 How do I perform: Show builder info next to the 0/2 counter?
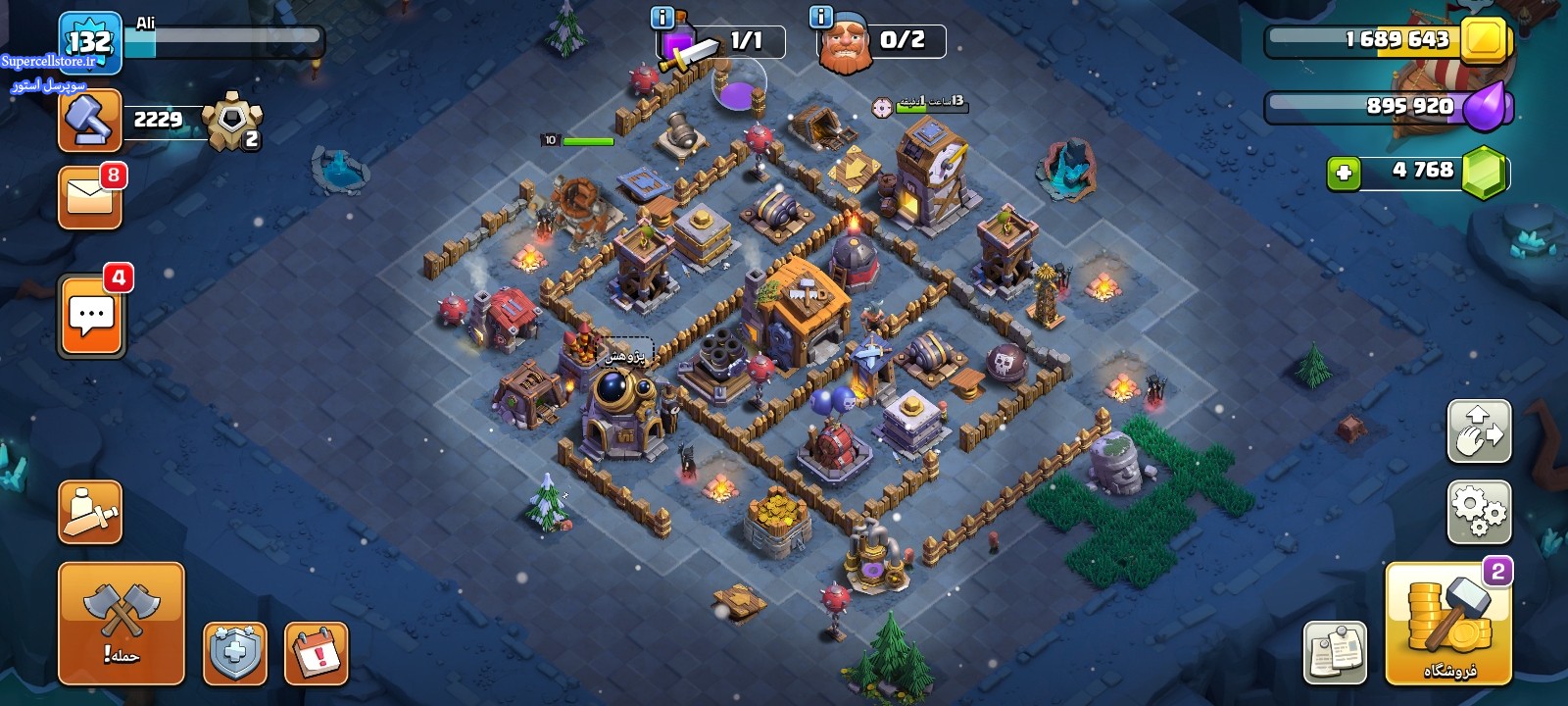[821, 17]
